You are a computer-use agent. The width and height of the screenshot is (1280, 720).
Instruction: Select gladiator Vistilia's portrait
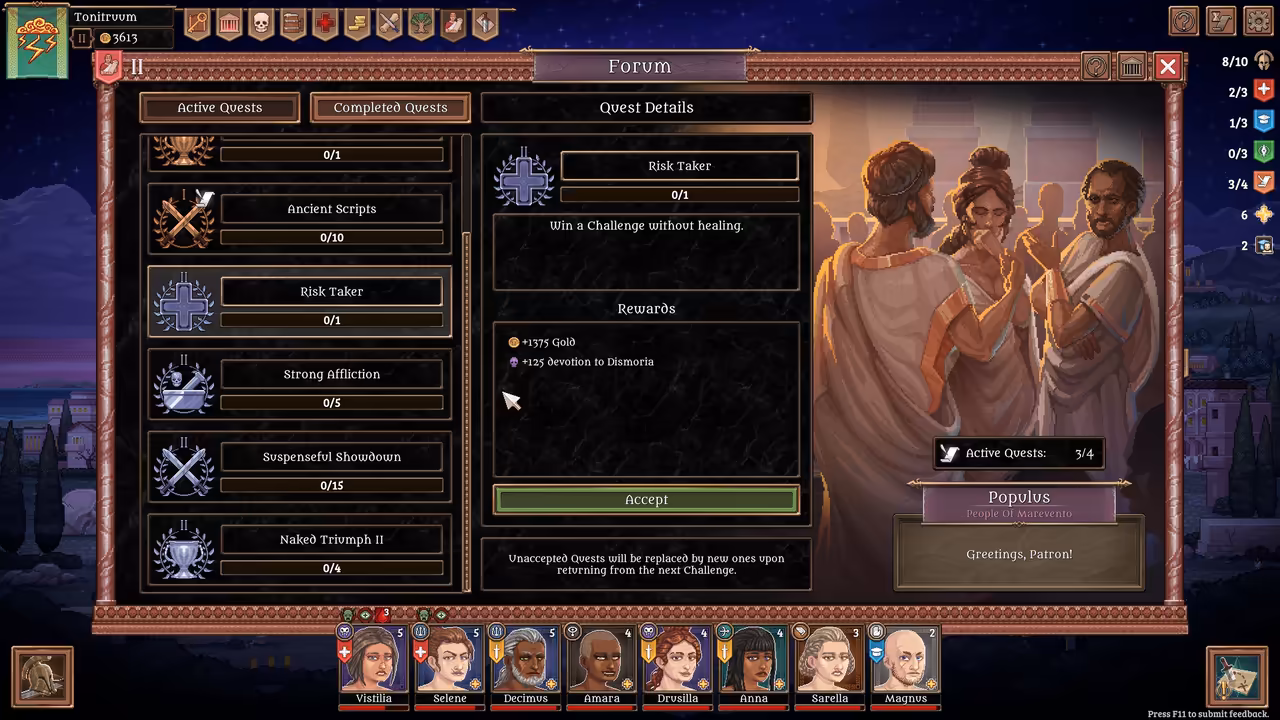373,660
